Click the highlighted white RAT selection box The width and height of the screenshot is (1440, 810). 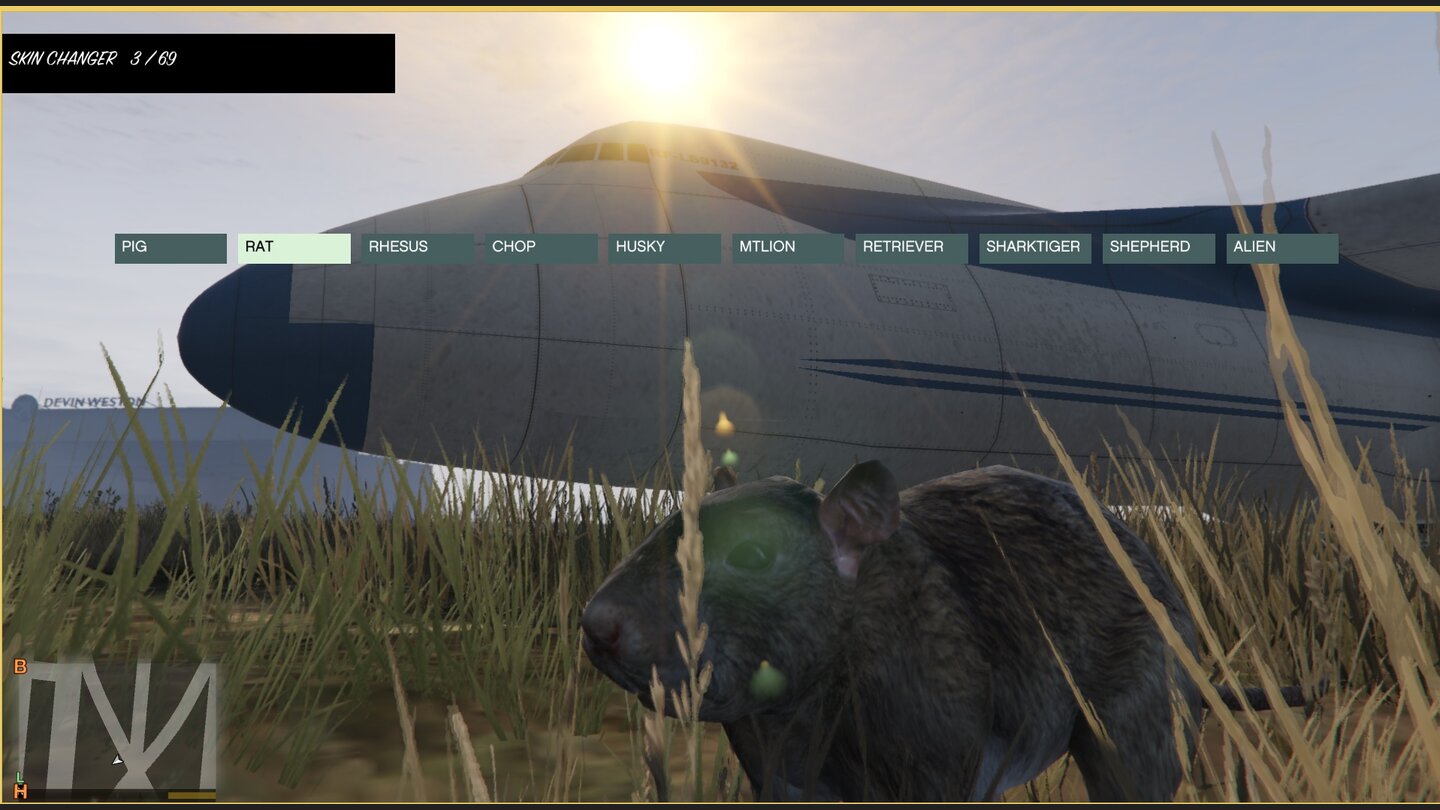click(293, 247)
